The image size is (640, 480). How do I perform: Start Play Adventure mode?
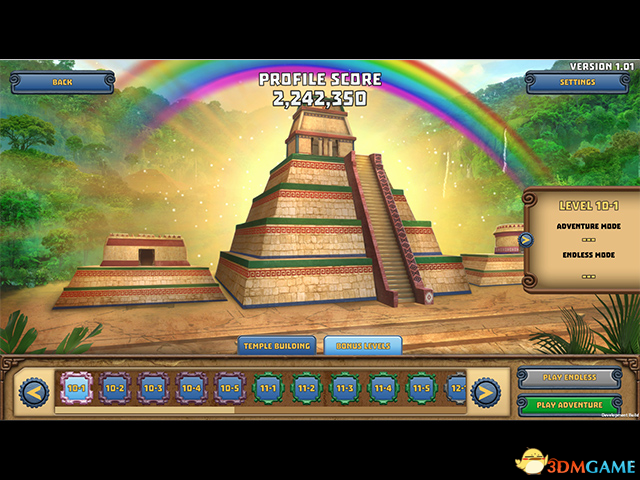pyautogui.click(x=572, y=405)
